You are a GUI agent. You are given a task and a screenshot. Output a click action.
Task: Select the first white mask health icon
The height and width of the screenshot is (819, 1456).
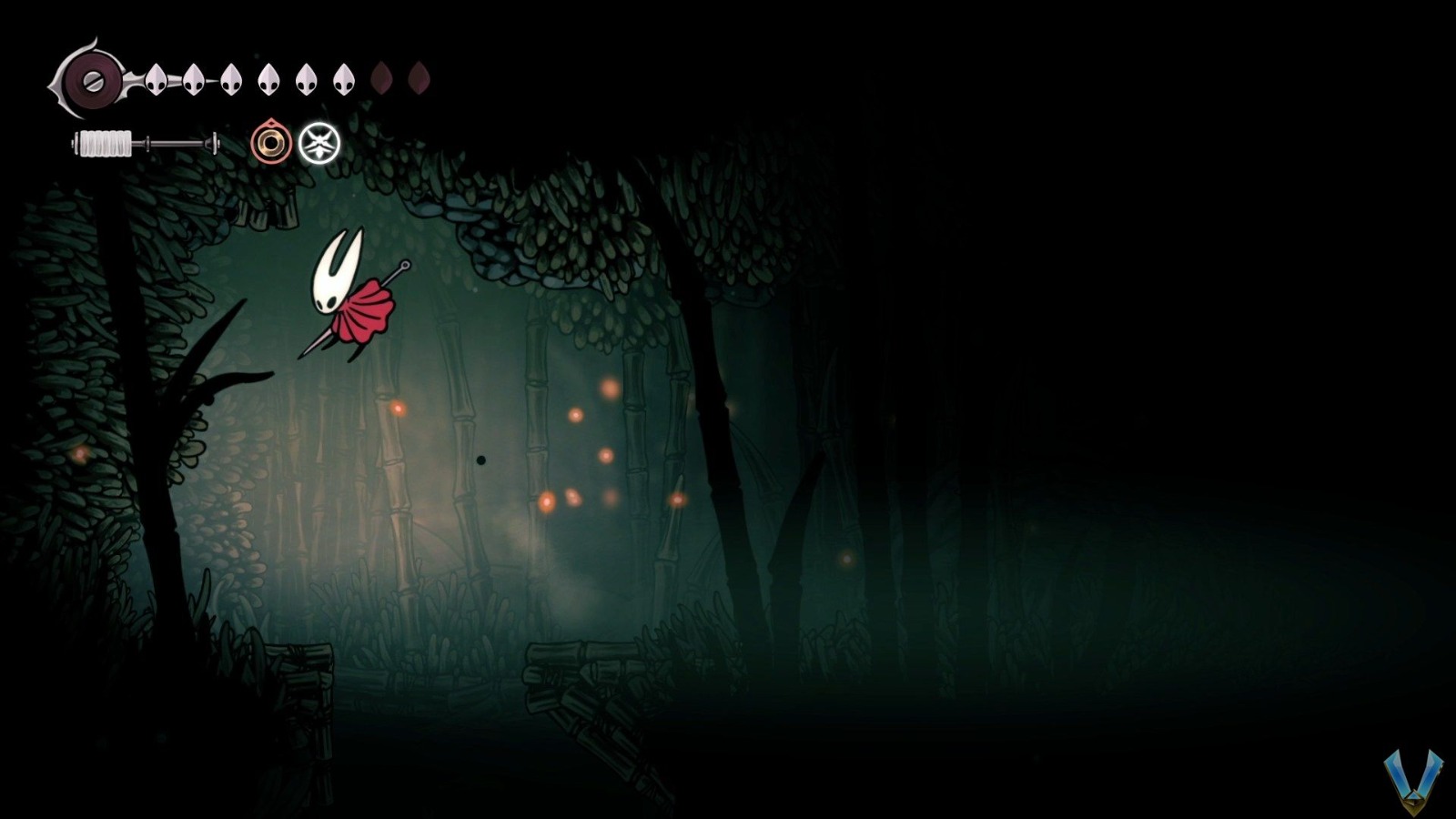pos(156,77)
